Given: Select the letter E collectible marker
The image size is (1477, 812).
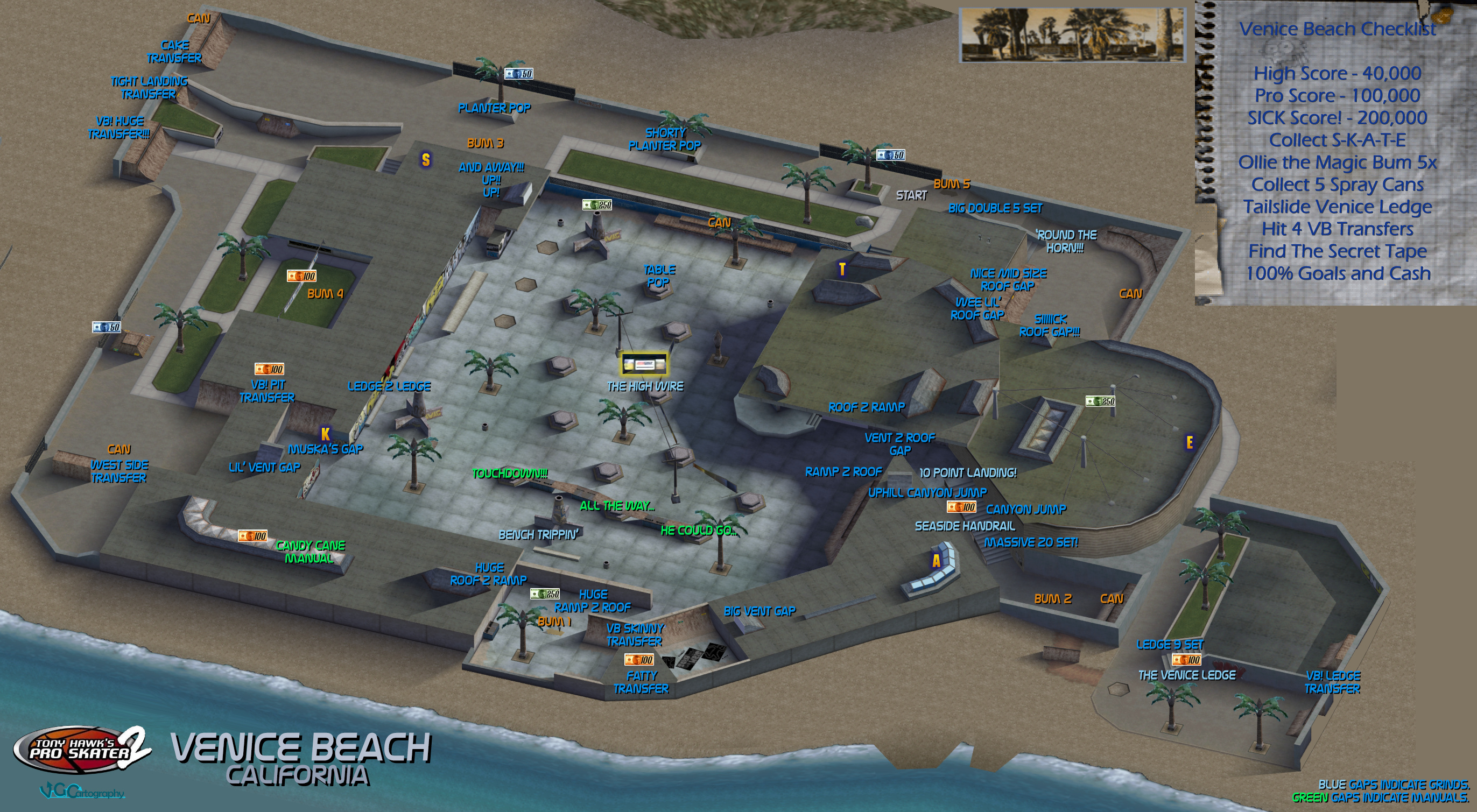Looking at the screenshot, I should pyautogui.click(x=1189, y=442).
